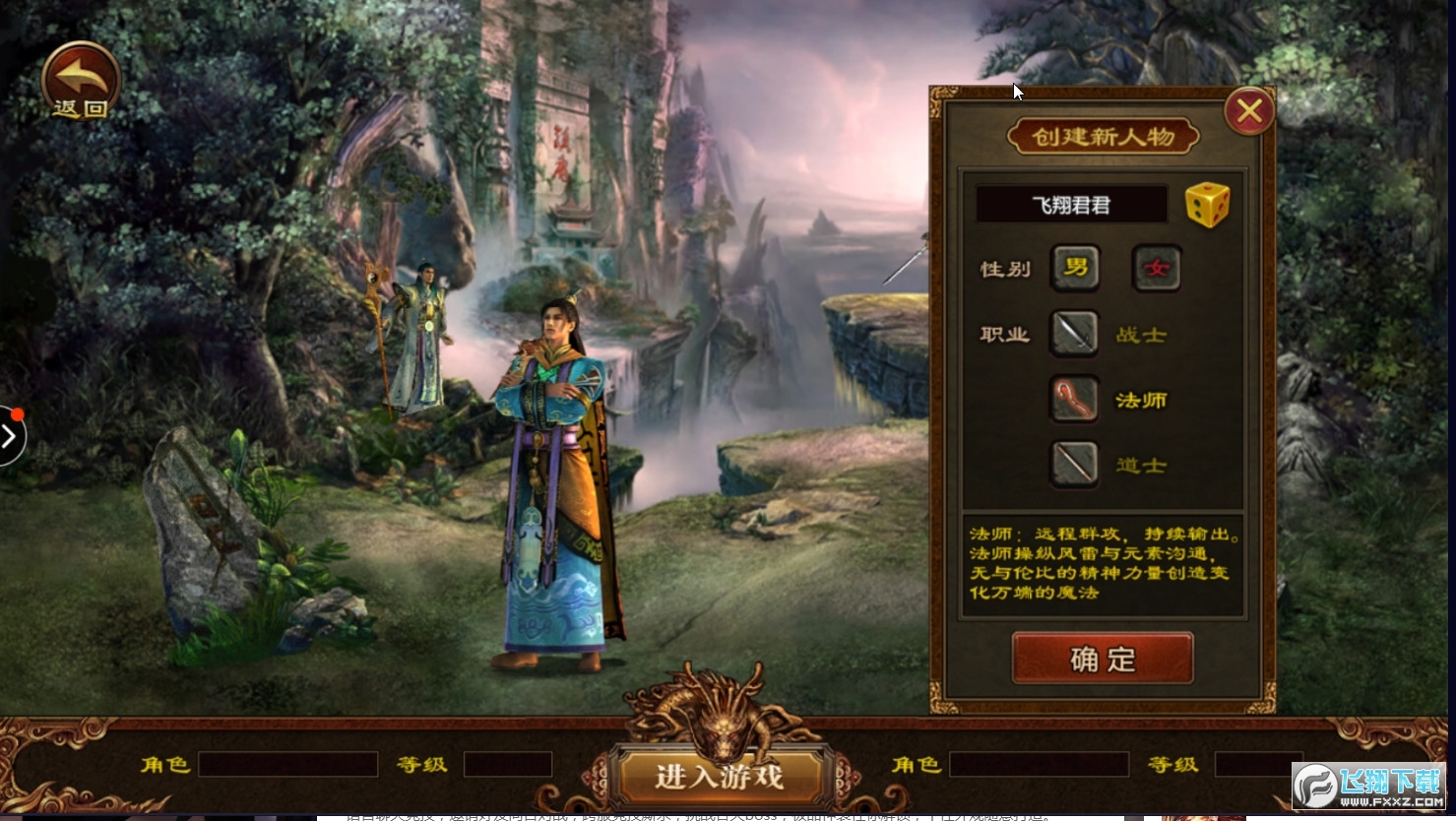Image resolution: width=1456 pixels, height=821 pixels.
Task: Expand the left-edge side panel arrow
Action: click(10, 435)
